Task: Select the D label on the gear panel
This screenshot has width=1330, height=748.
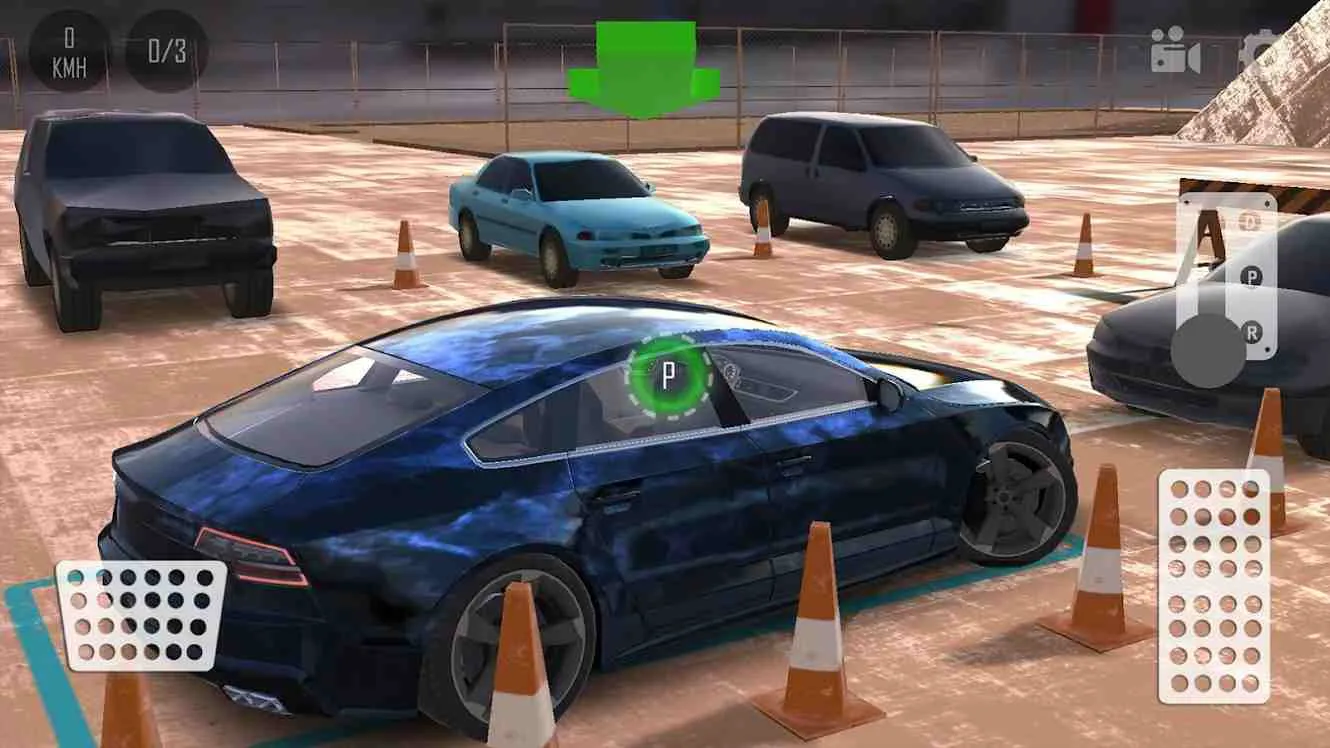Action: click(1250, 220)
